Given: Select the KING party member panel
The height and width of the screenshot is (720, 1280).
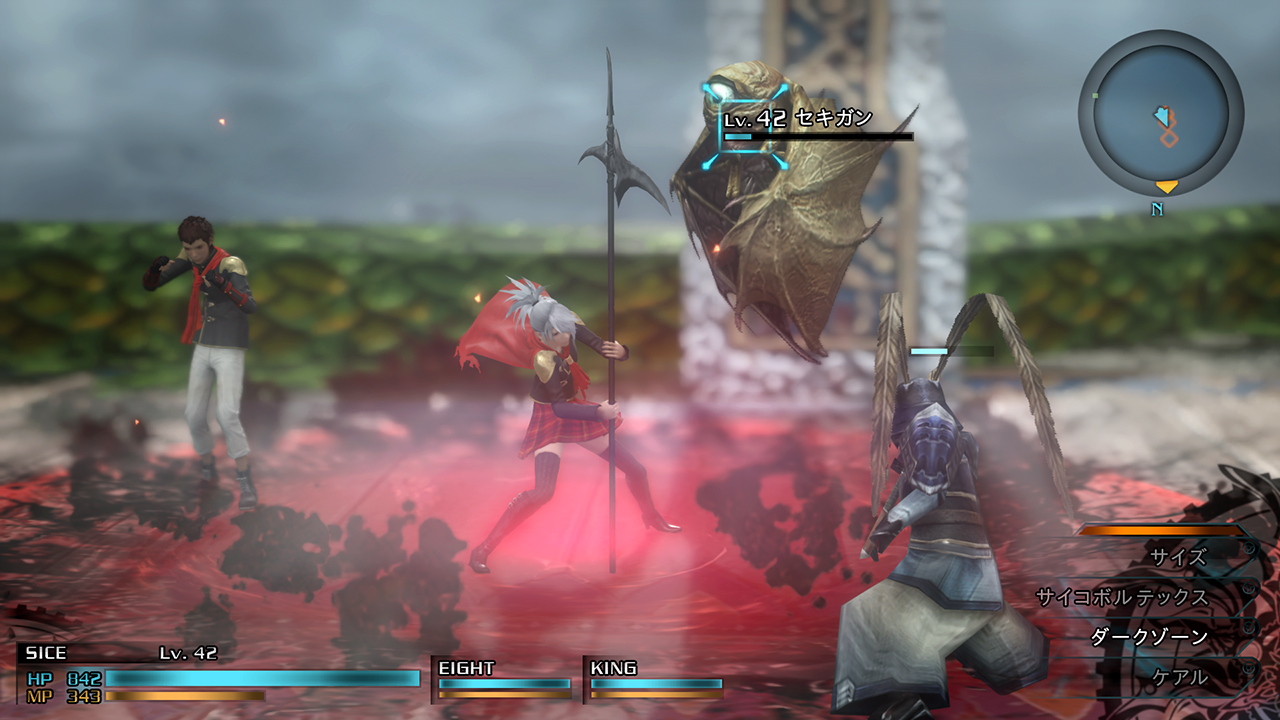Looking at the screenshot, I should click(655, 679).
